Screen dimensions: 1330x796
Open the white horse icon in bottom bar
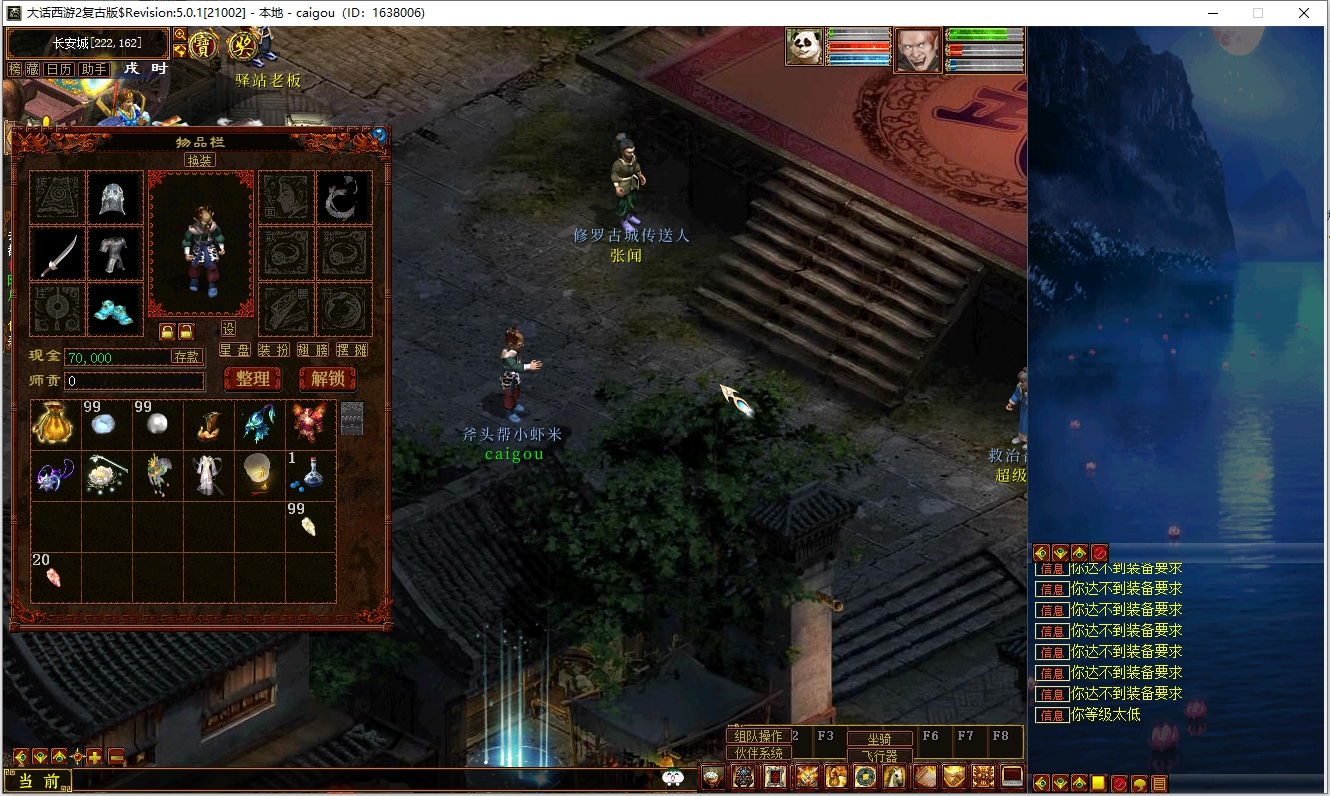tap(895, 777)
